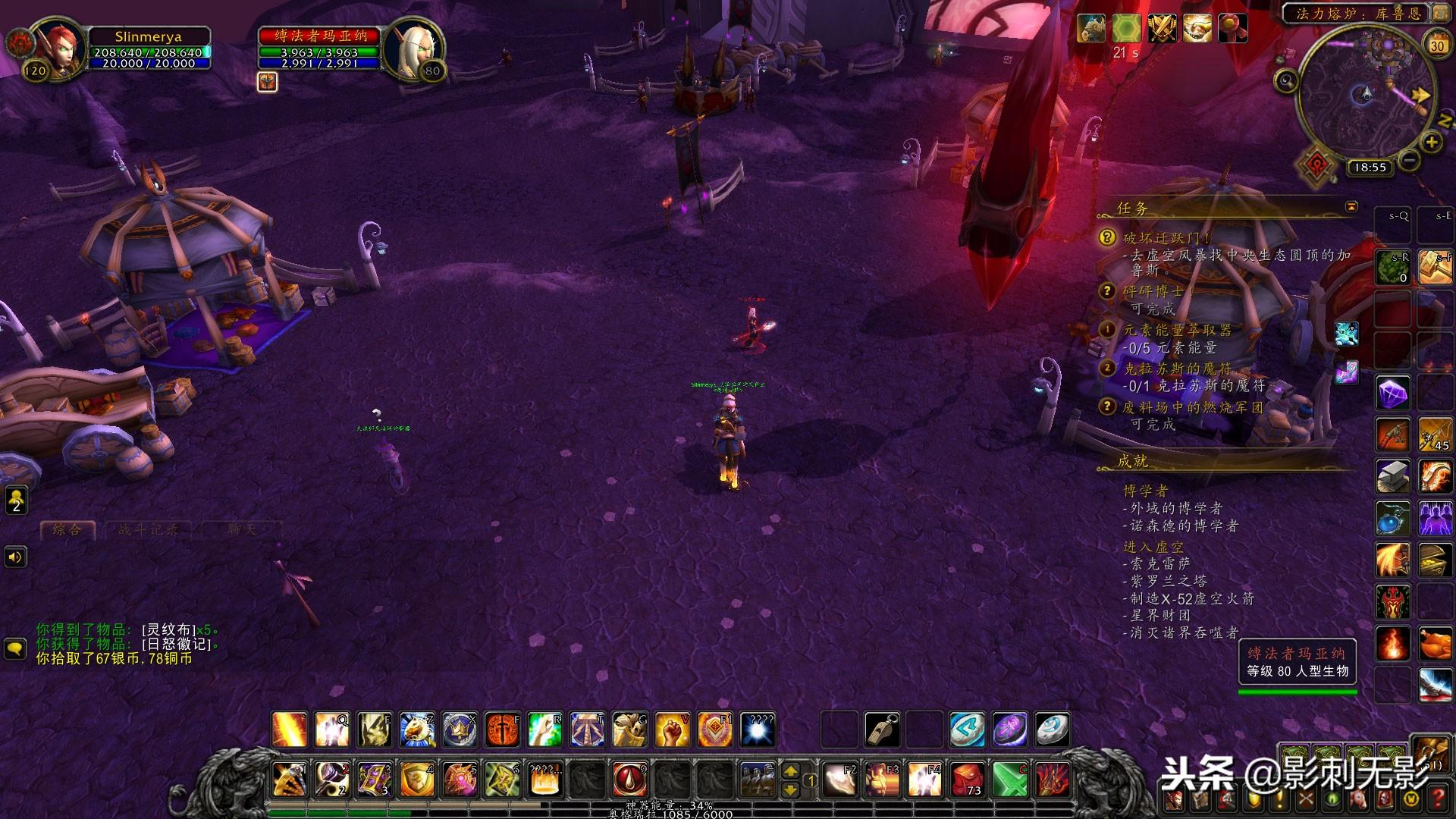Toggle the voice chat speaker button
Screen dimensions: 1456x819
[x=15, y=557]
